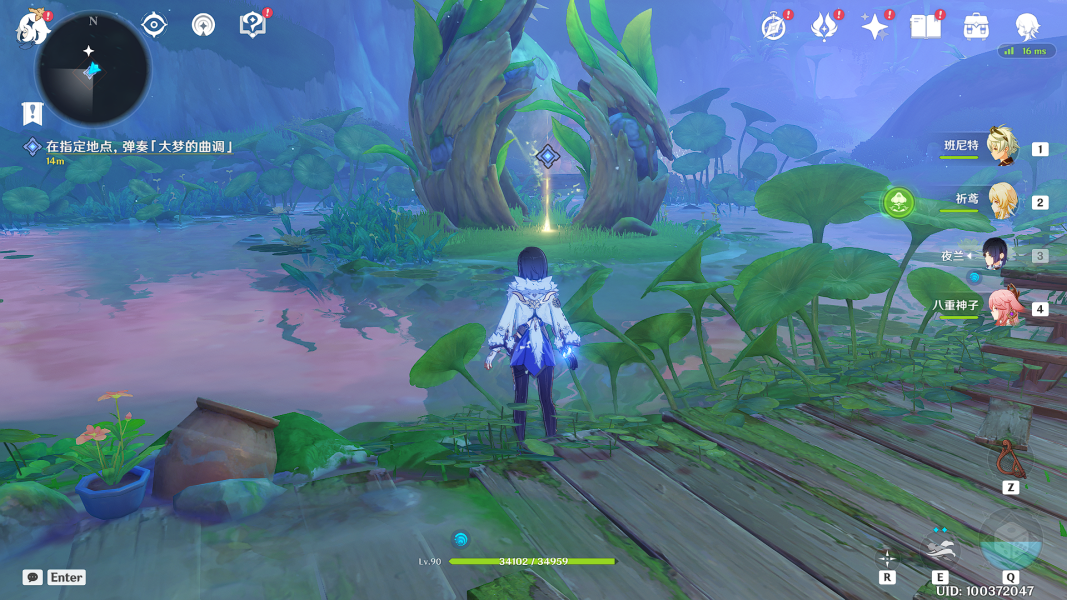The image size is (1067, 600).
Task: Open the character head profile icon
Action: (x=1027, y=27)
